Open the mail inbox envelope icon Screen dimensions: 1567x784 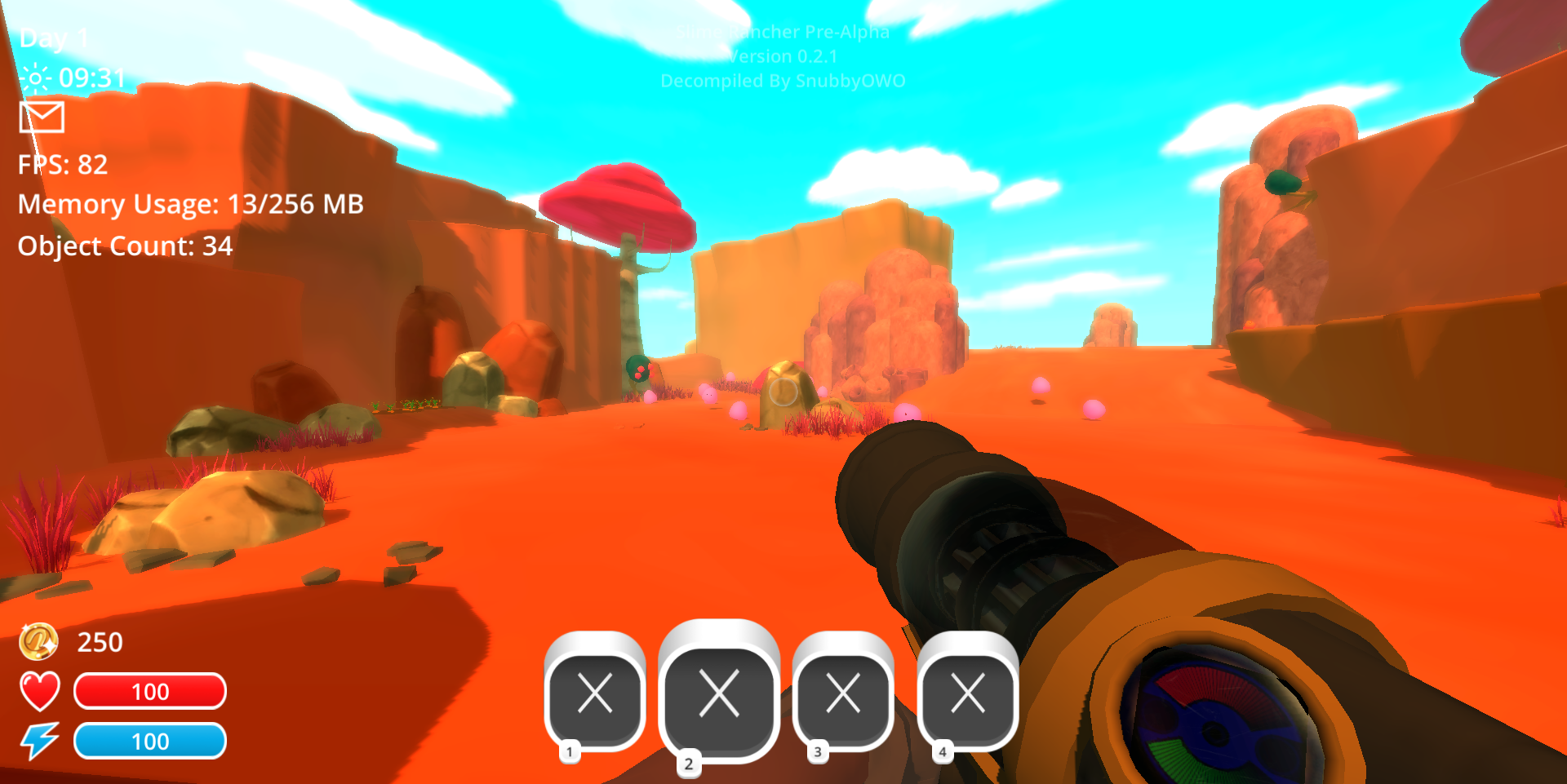coord(42,117)
